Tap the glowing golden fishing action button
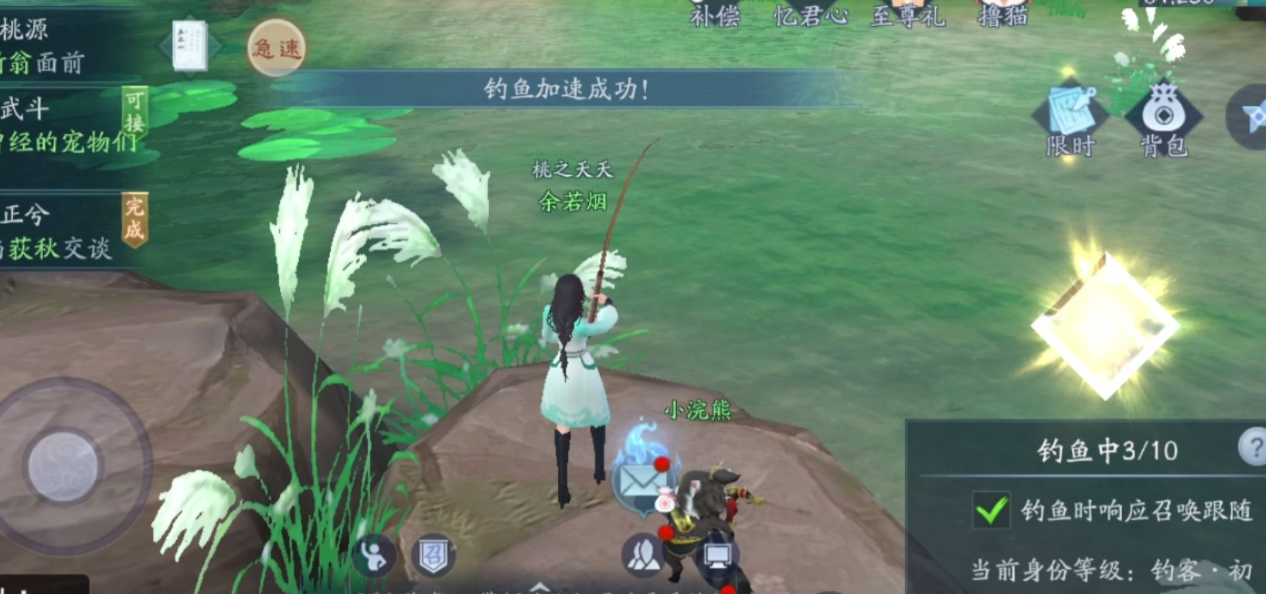The image size is (1266, 594). [x=1103, y=325]
